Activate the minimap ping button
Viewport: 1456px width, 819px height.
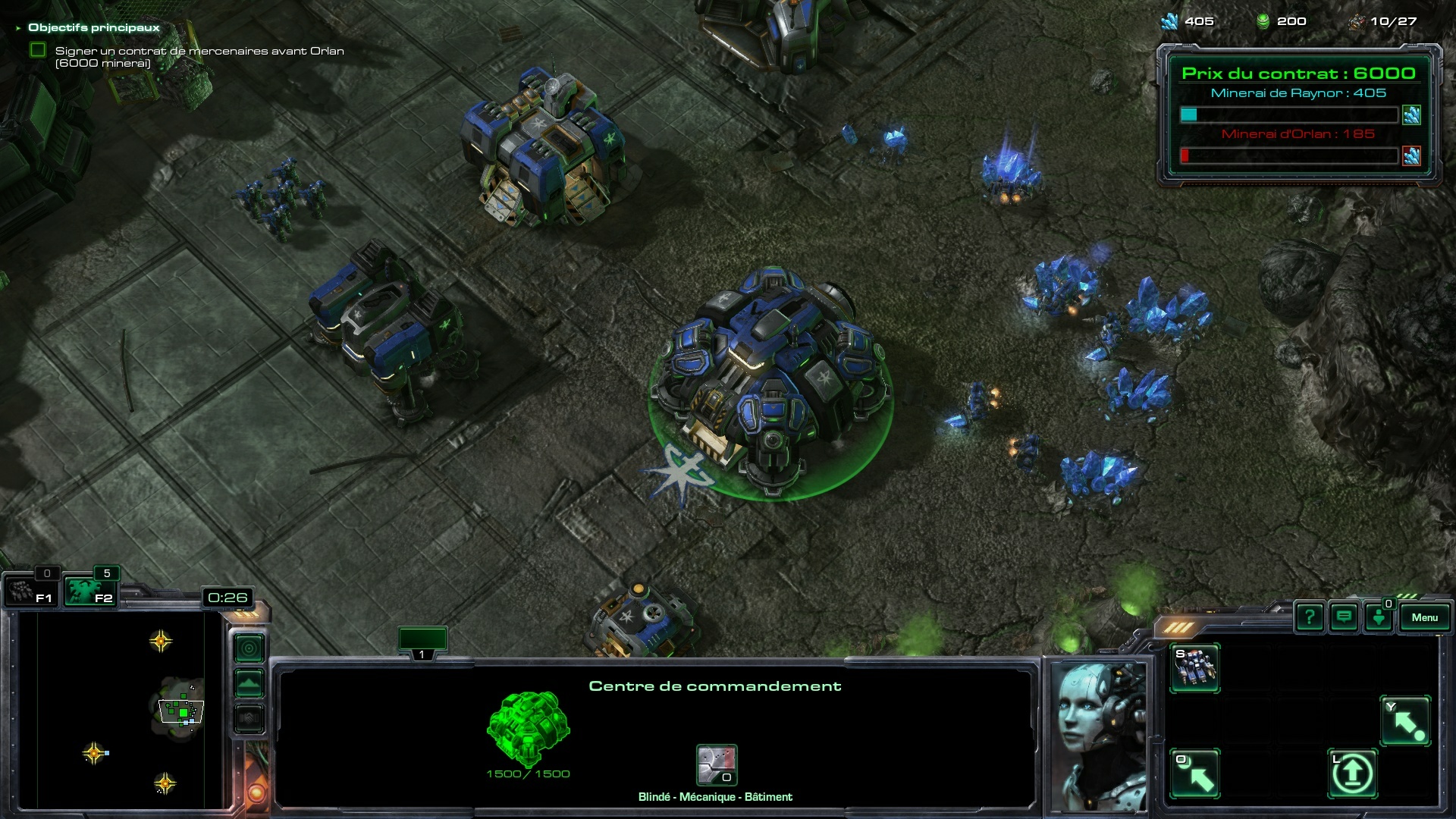point(249,648)
